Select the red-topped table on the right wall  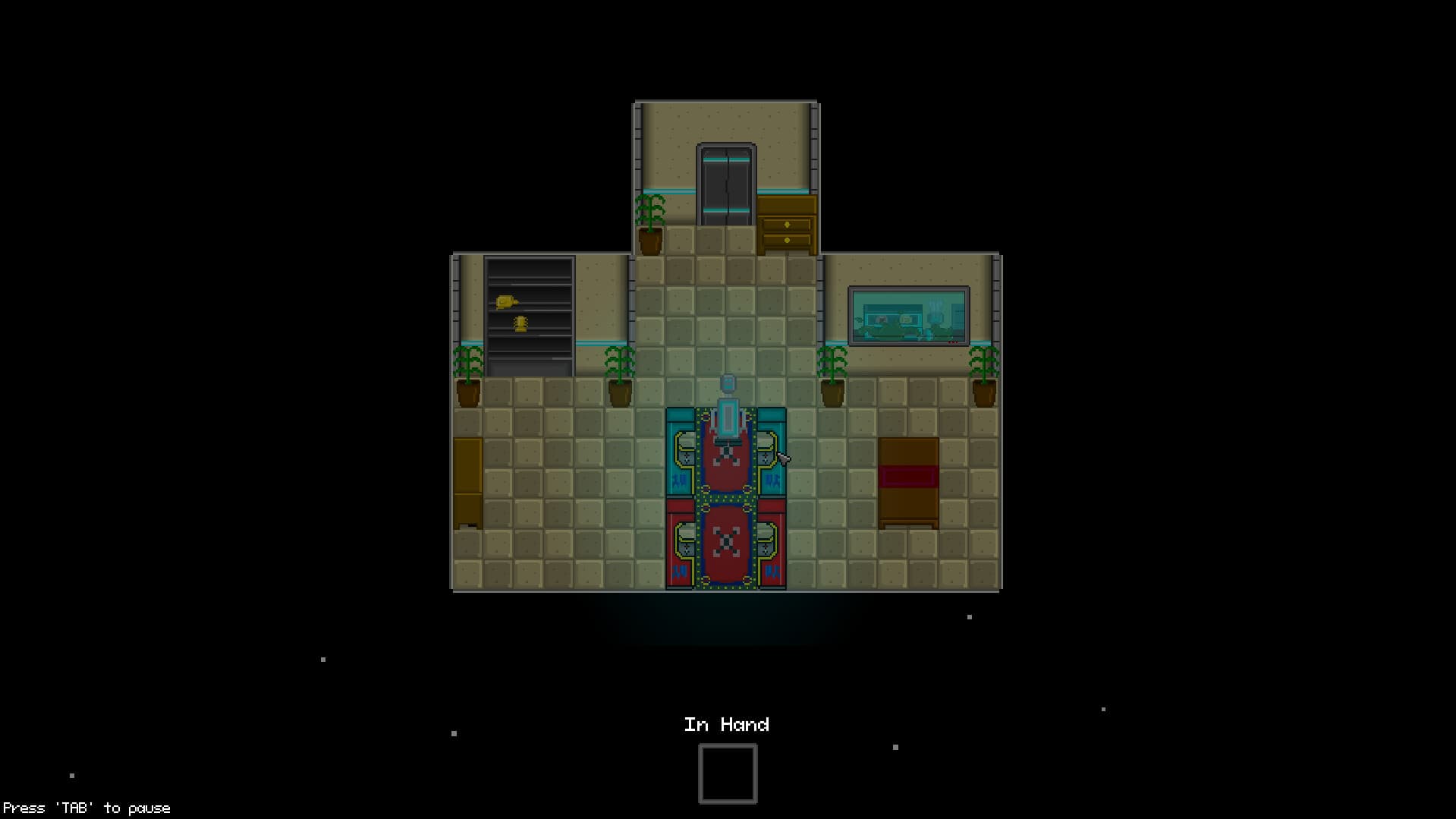(907, 482)
